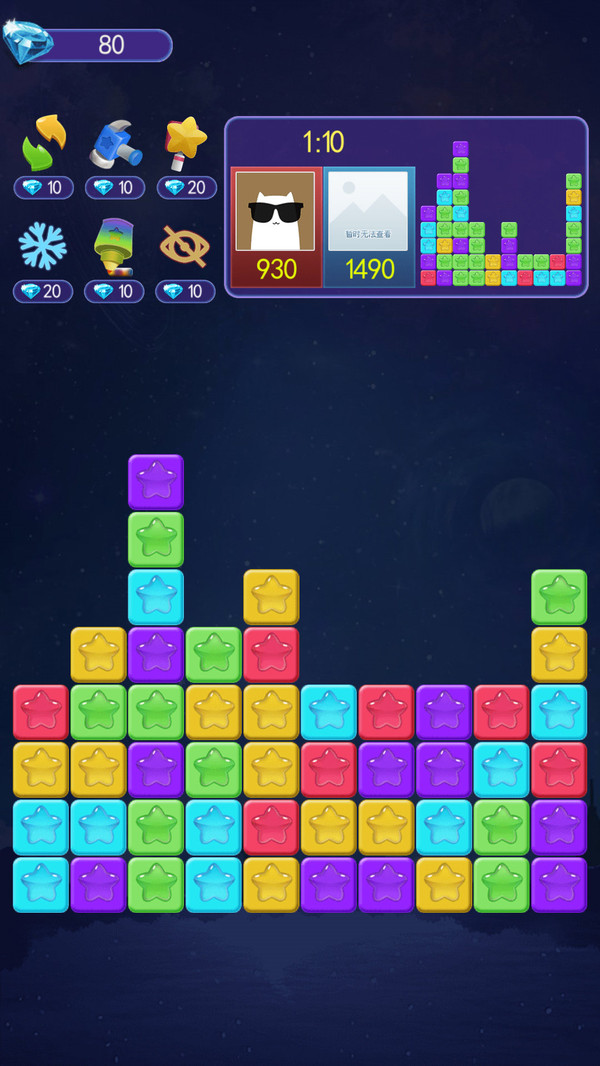Click the sunglasses cat player avatar

pyautogui.click(x=275, y=211)
